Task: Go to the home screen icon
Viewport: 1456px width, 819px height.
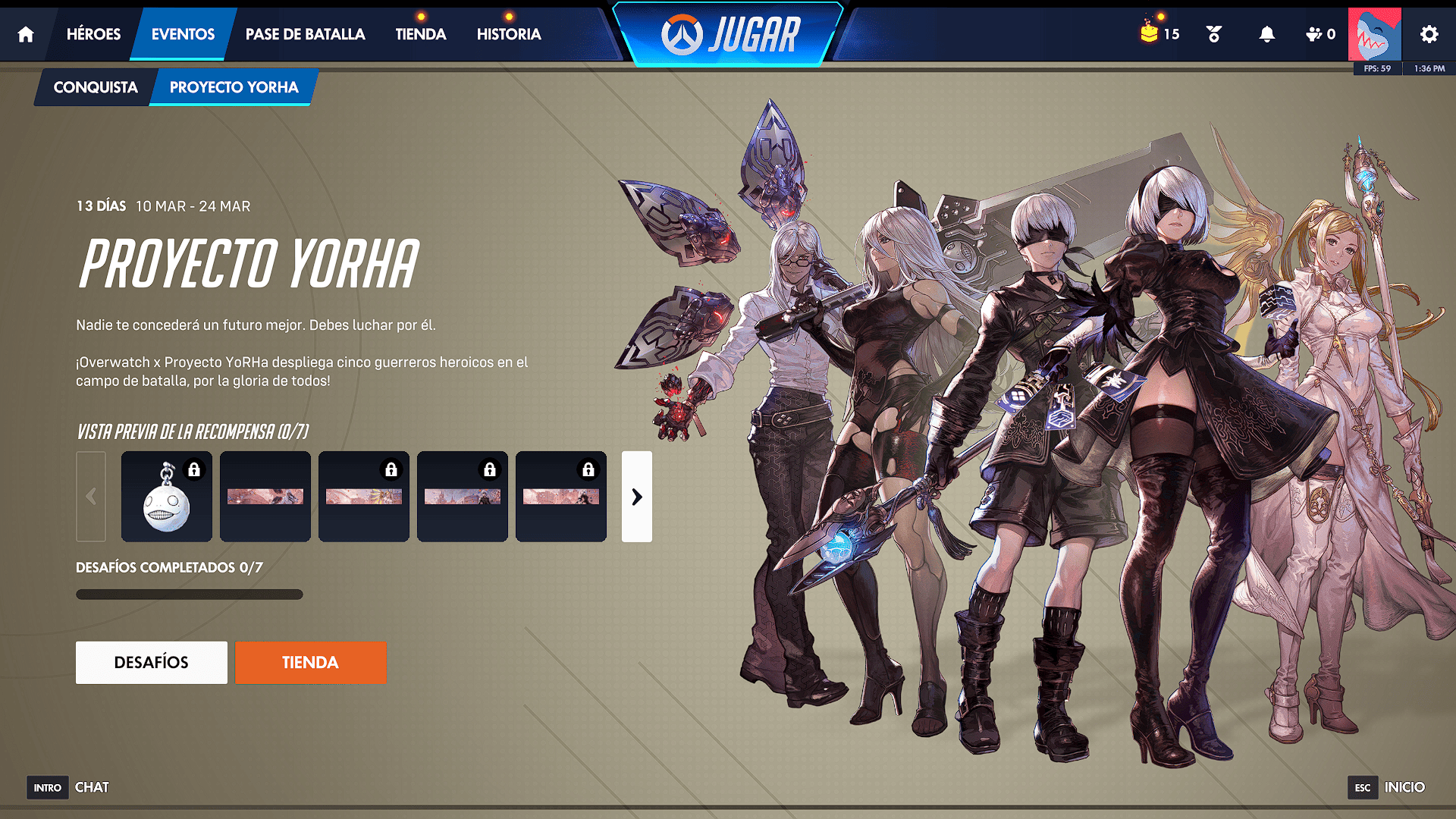Action: pos(26,34)
